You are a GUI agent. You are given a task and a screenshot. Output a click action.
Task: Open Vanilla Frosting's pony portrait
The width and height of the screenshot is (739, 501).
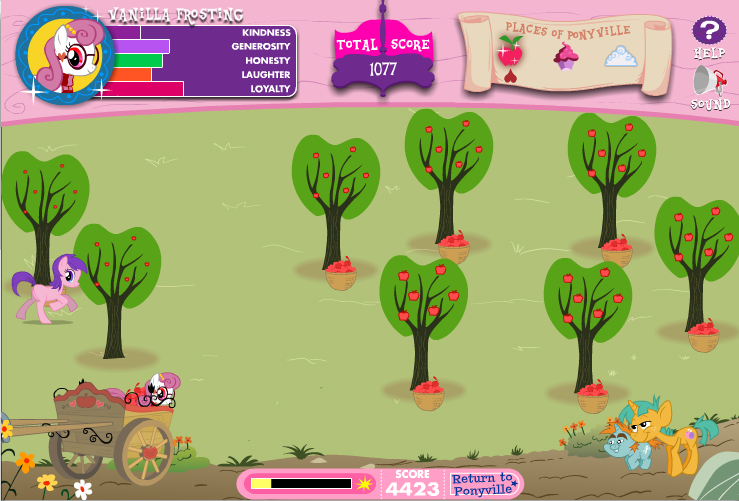[62, 56]
